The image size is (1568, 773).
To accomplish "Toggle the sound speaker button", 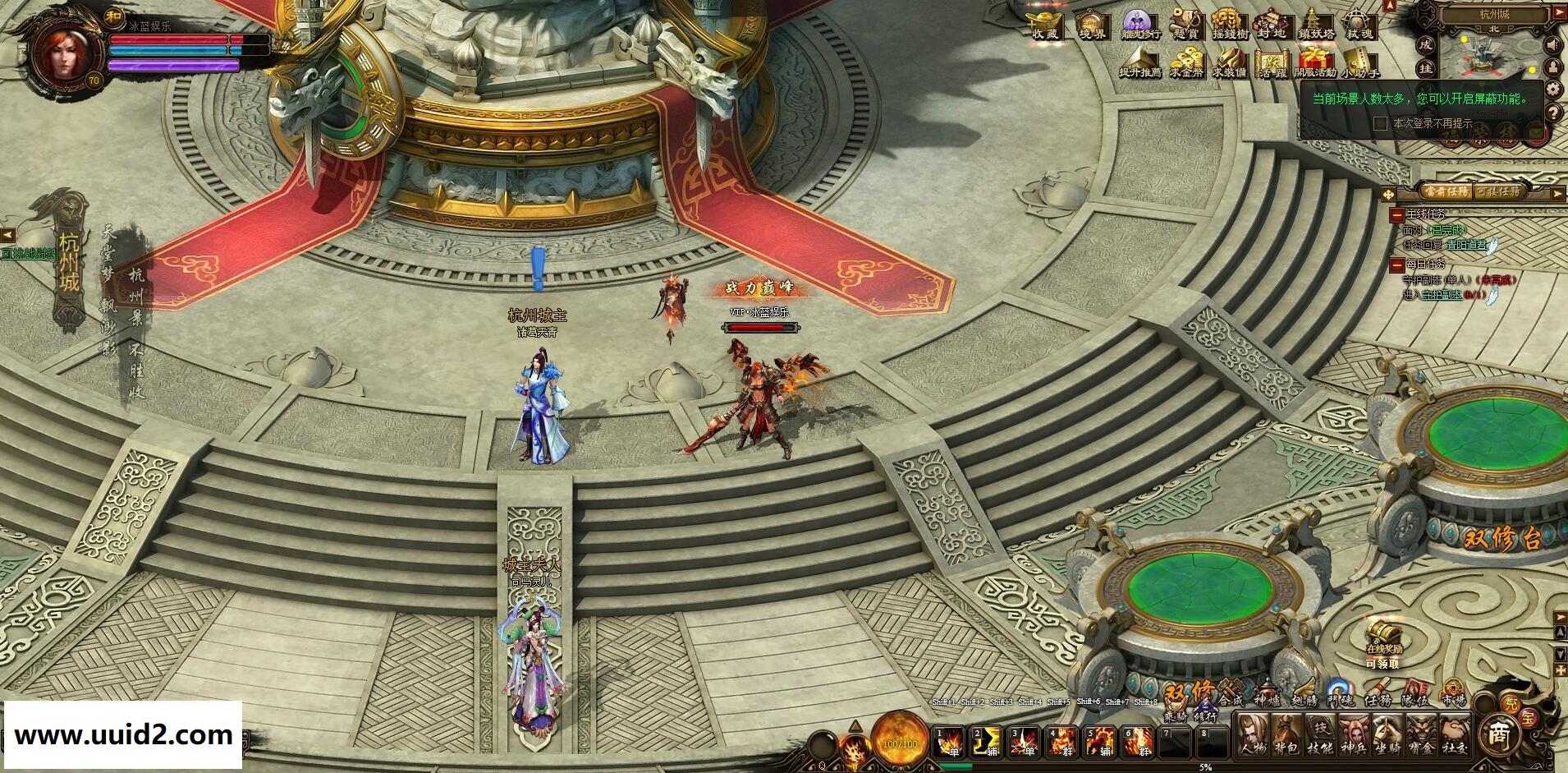I will (1552, 44).
